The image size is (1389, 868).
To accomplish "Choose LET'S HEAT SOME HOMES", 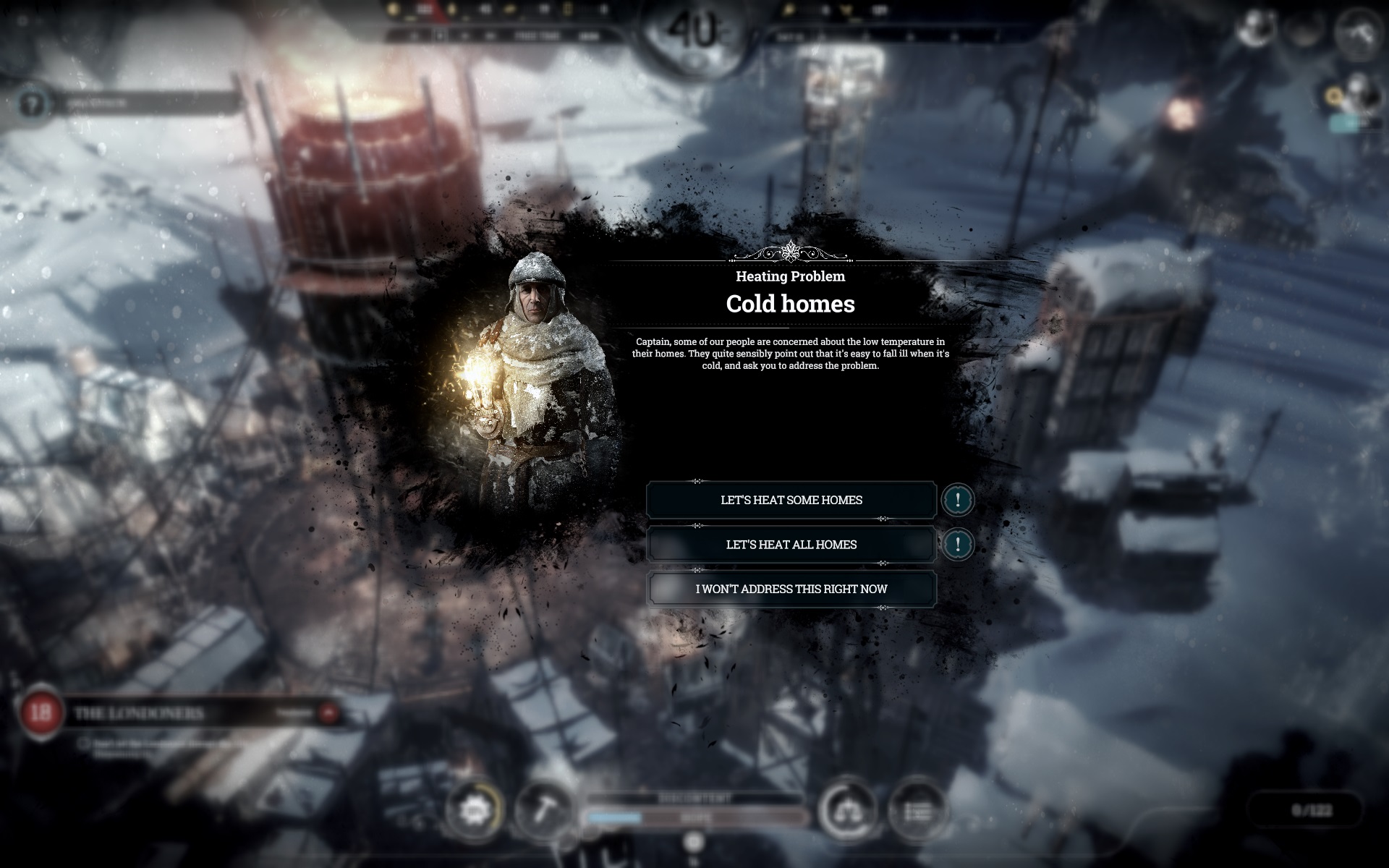I will (791, 499).
